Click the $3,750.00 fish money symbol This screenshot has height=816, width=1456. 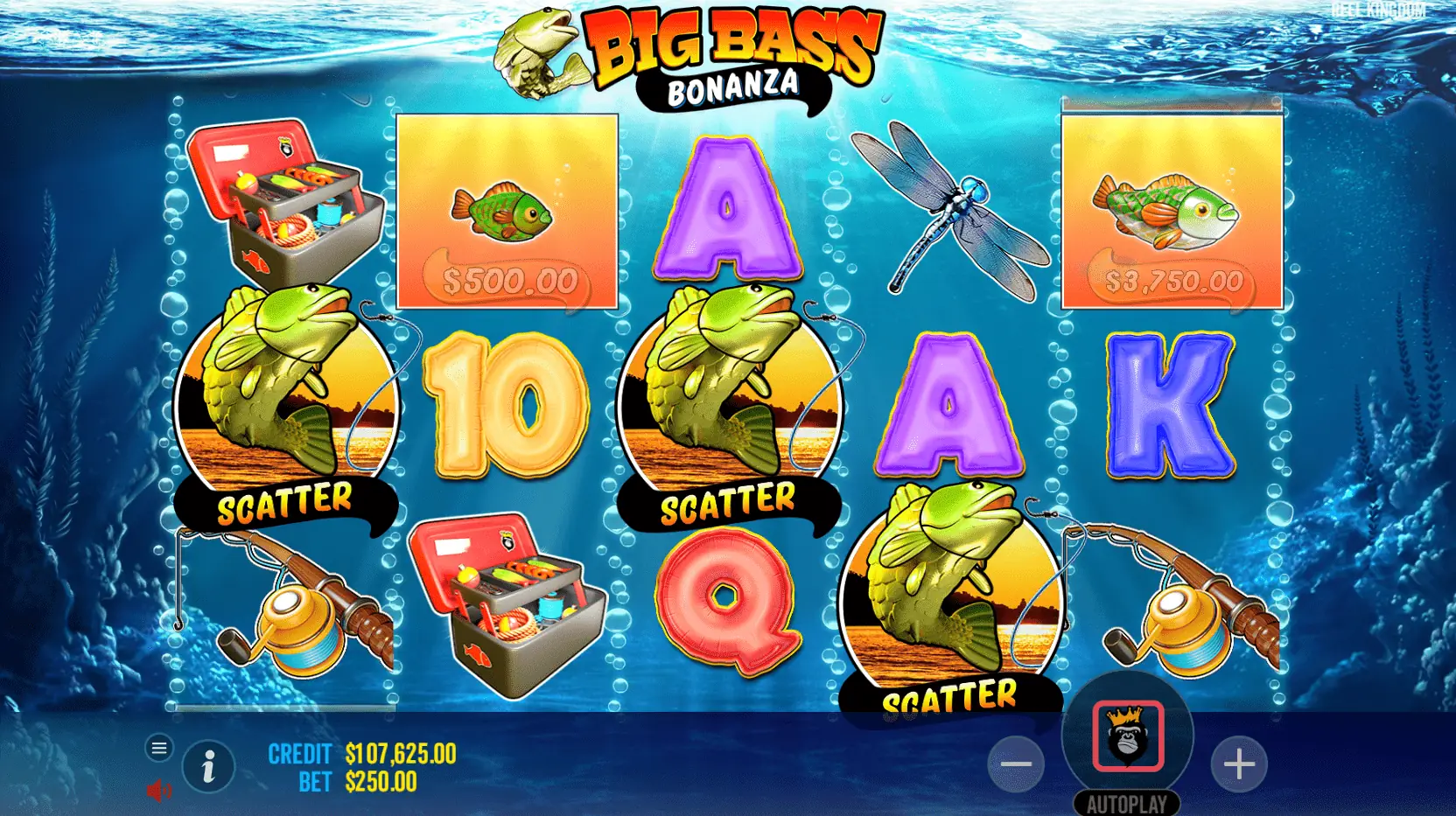tap(1172, 210)
